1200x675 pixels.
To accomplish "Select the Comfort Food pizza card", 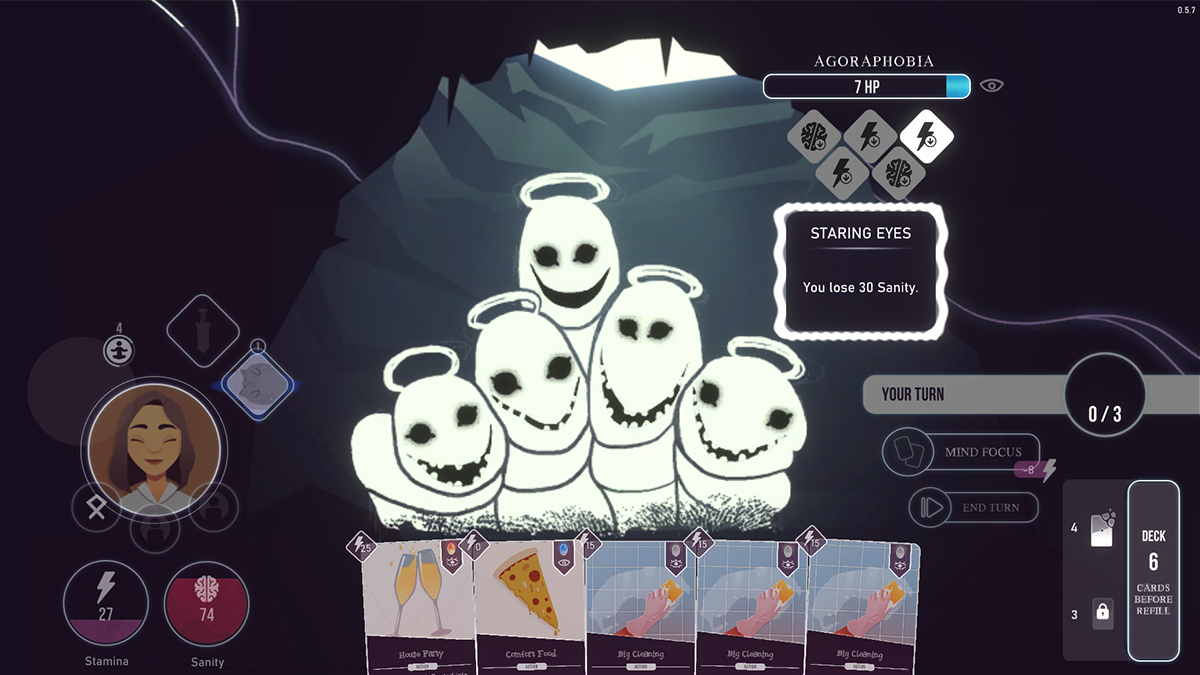I will tap(530, 607).
